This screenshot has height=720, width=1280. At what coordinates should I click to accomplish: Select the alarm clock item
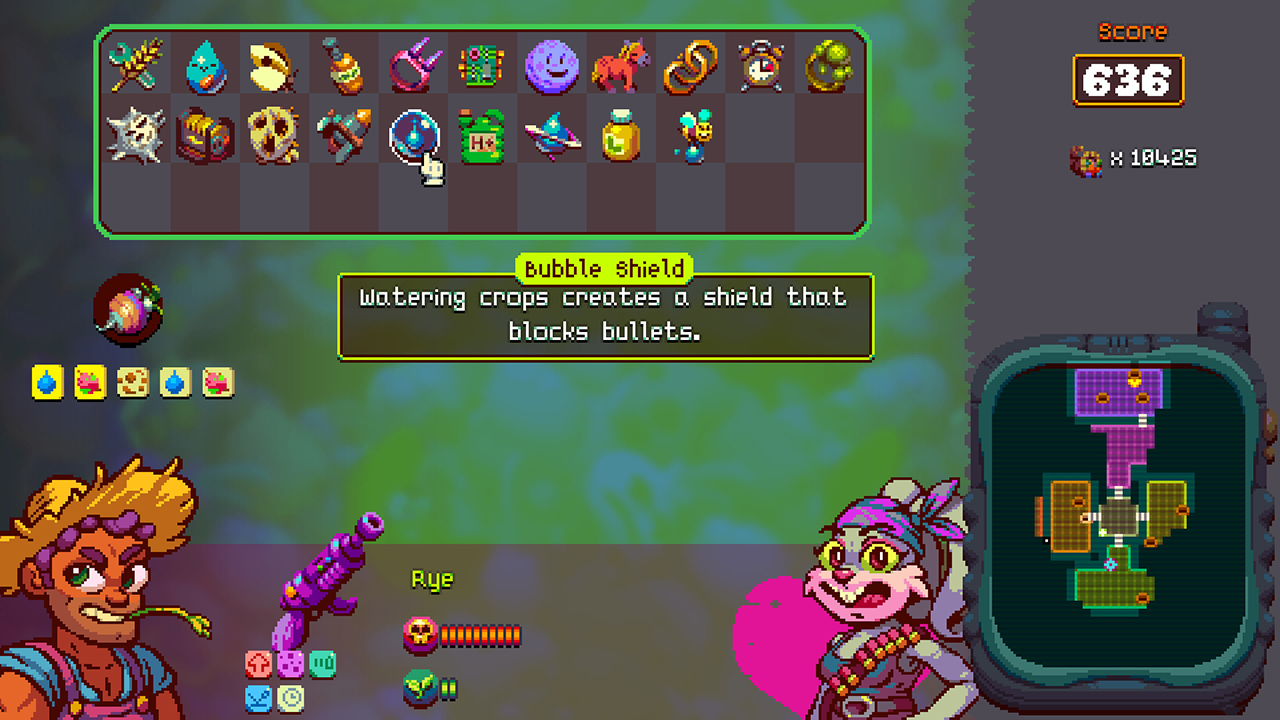(x=761, y=66)
